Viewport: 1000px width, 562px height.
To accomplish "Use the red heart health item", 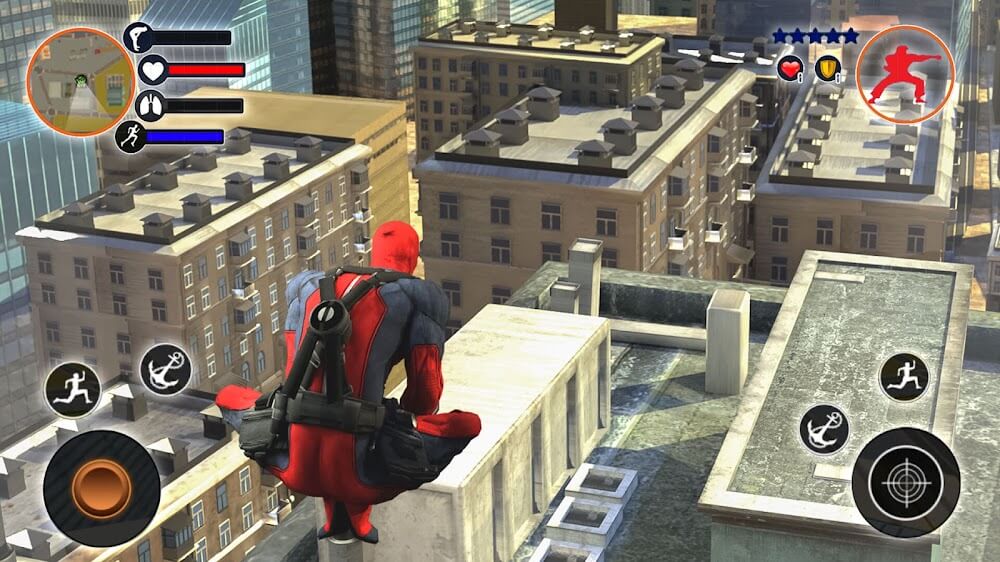I will (x=790, y=68).
